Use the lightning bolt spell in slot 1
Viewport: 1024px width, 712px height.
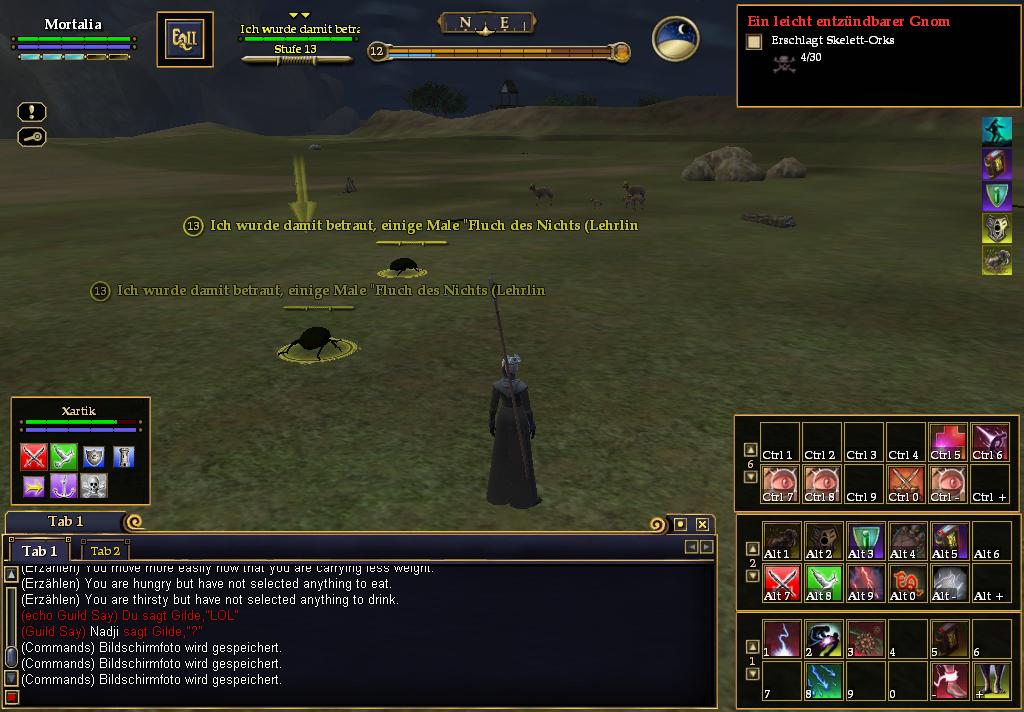tap(779, 637)
